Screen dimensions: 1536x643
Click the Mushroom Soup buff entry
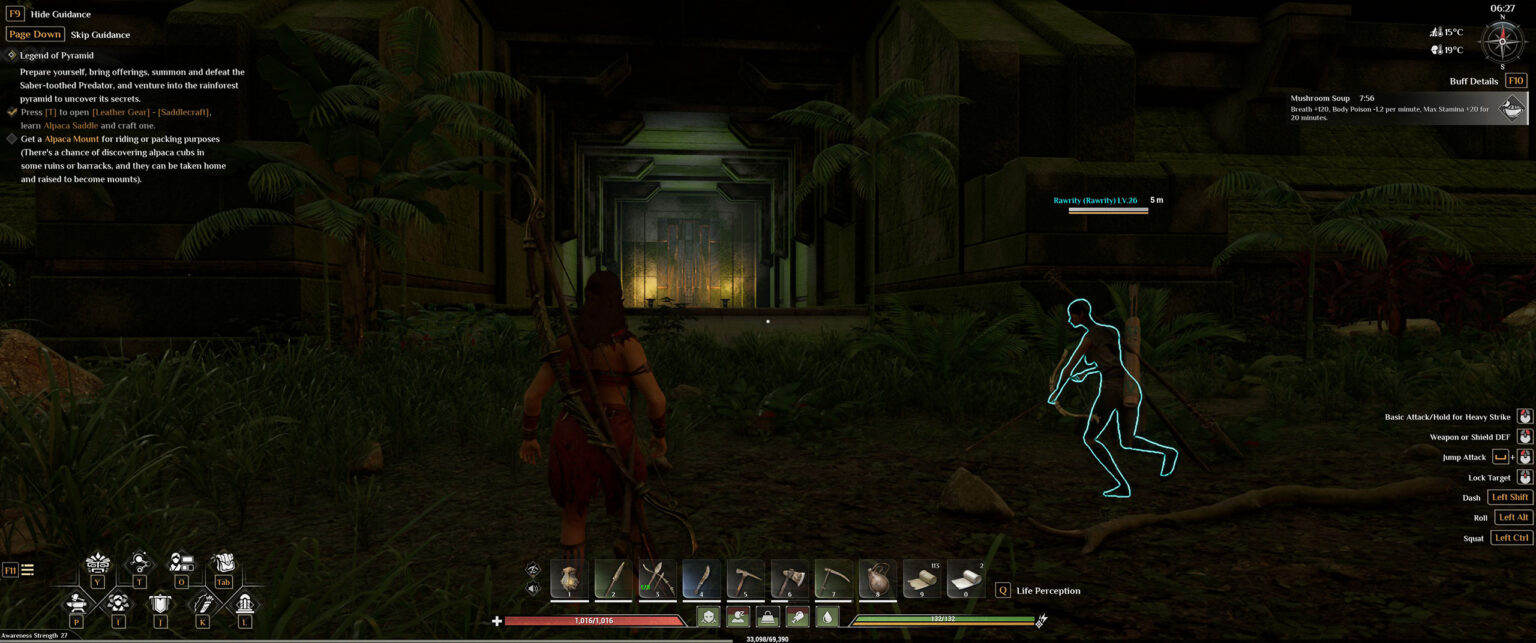coord(1410,108)
